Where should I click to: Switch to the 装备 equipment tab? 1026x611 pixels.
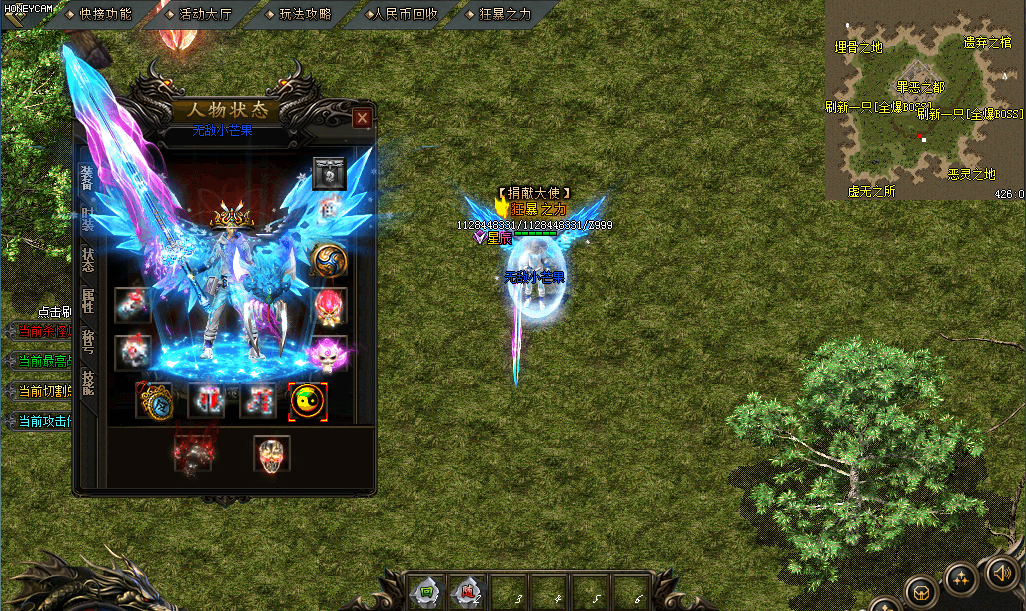click(x=87, y=177)
